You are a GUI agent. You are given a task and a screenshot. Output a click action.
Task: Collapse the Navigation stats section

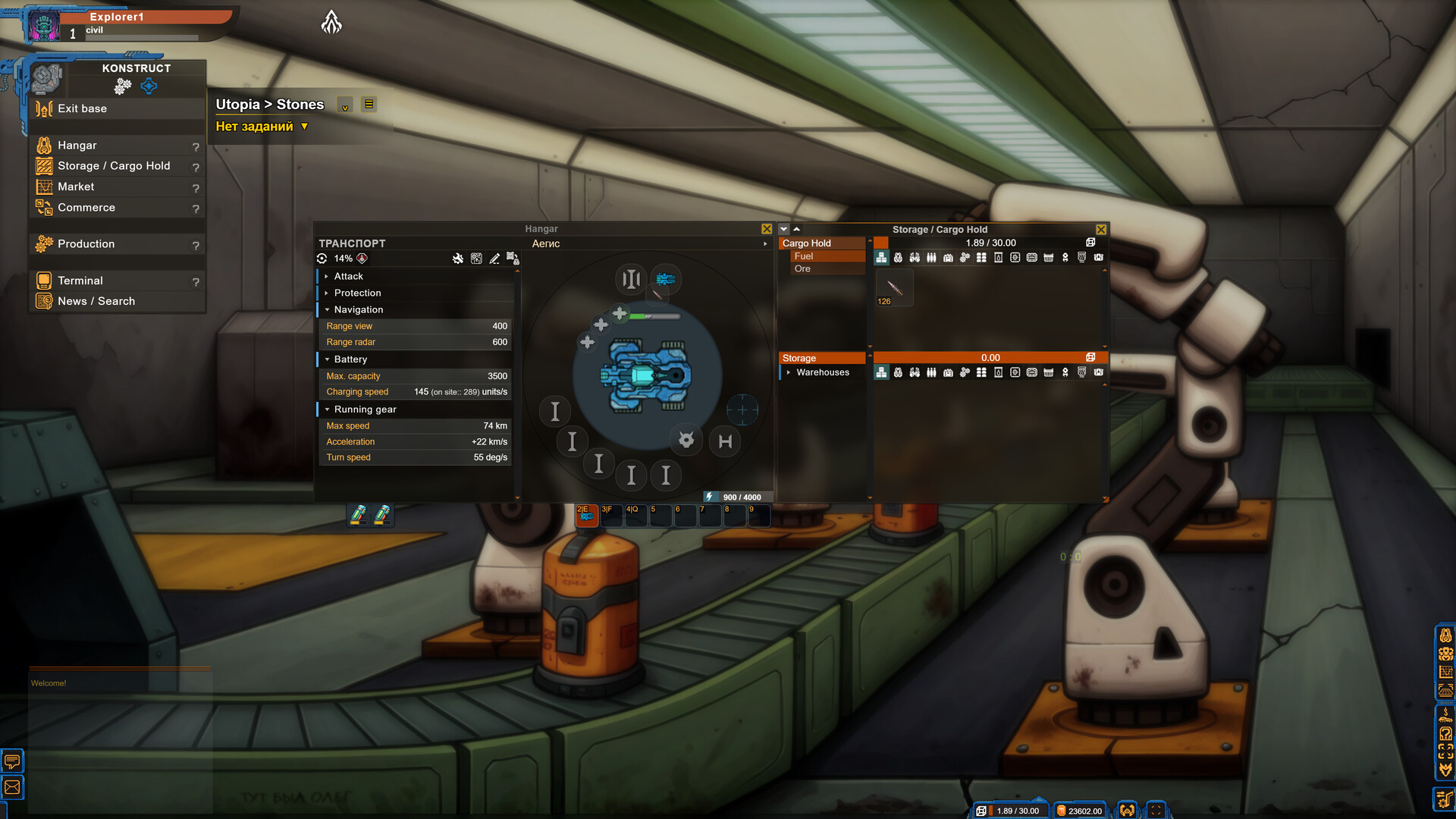(x=358, y=310)
